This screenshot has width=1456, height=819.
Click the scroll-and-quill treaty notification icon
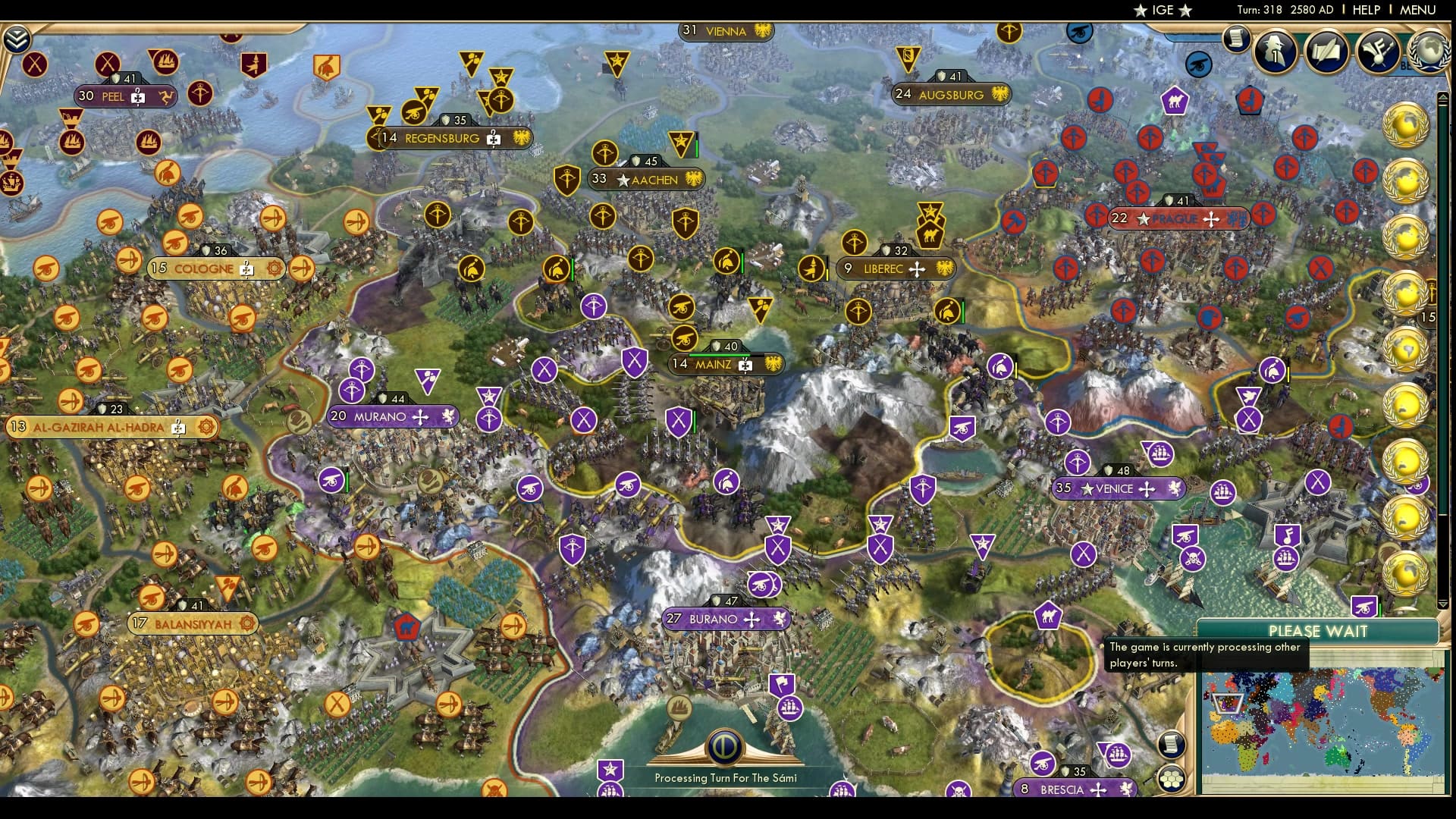coord(1327,52)
